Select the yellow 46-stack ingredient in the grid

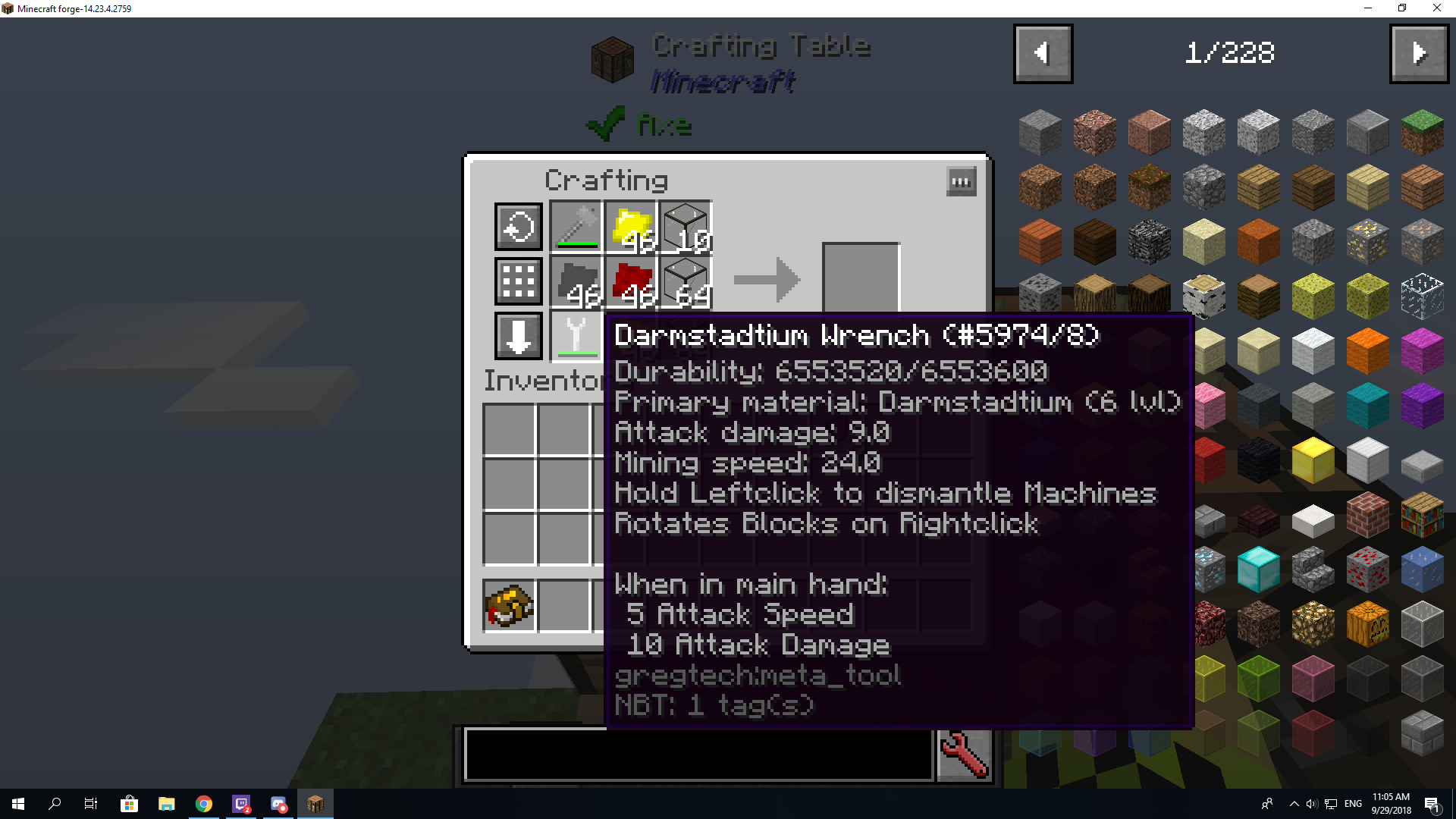(x=629, y=226)
